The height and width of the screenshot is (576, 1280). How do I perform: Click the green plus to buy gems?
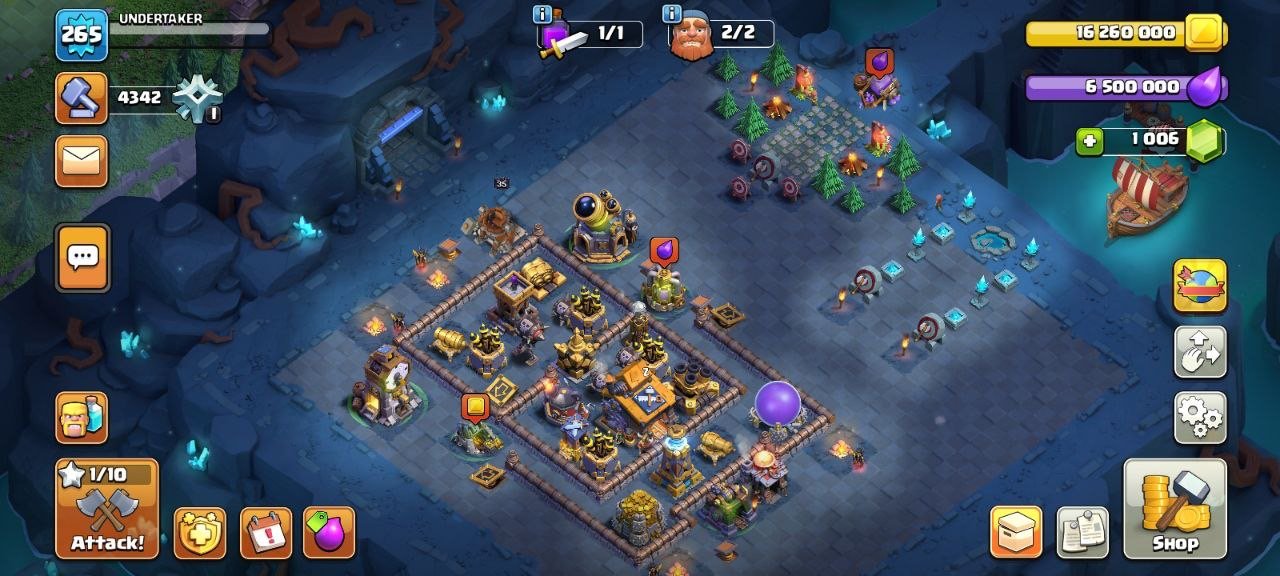tap(1090, 142)
